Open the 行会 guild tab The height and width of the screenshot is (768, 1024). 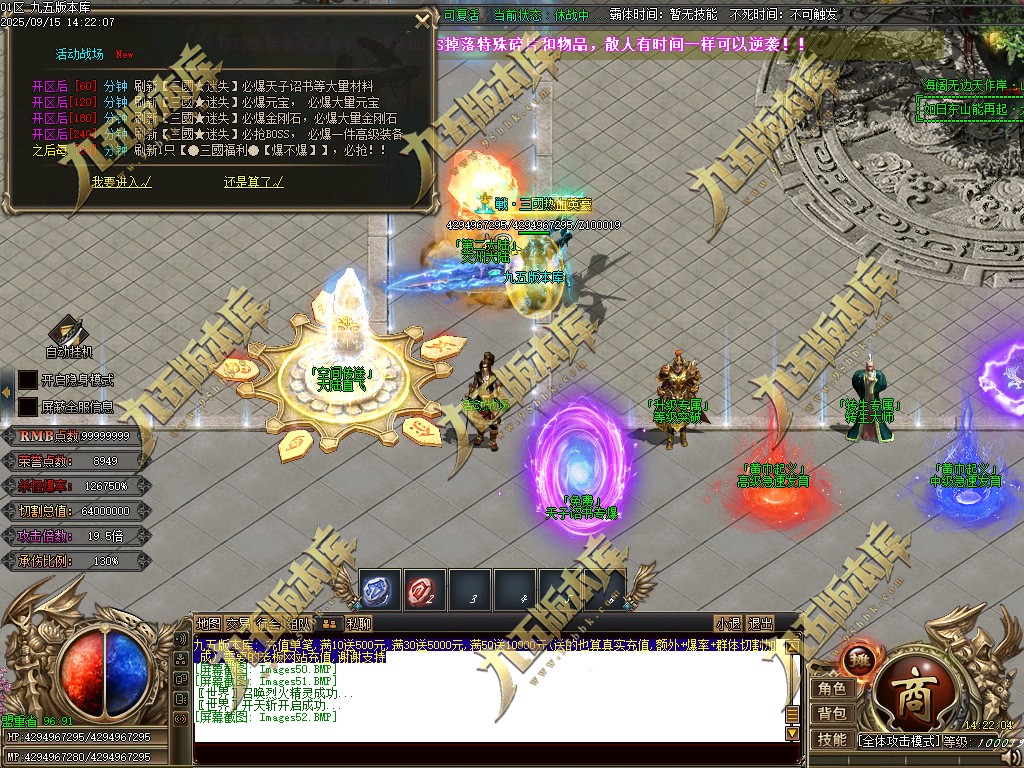[268, 623]
